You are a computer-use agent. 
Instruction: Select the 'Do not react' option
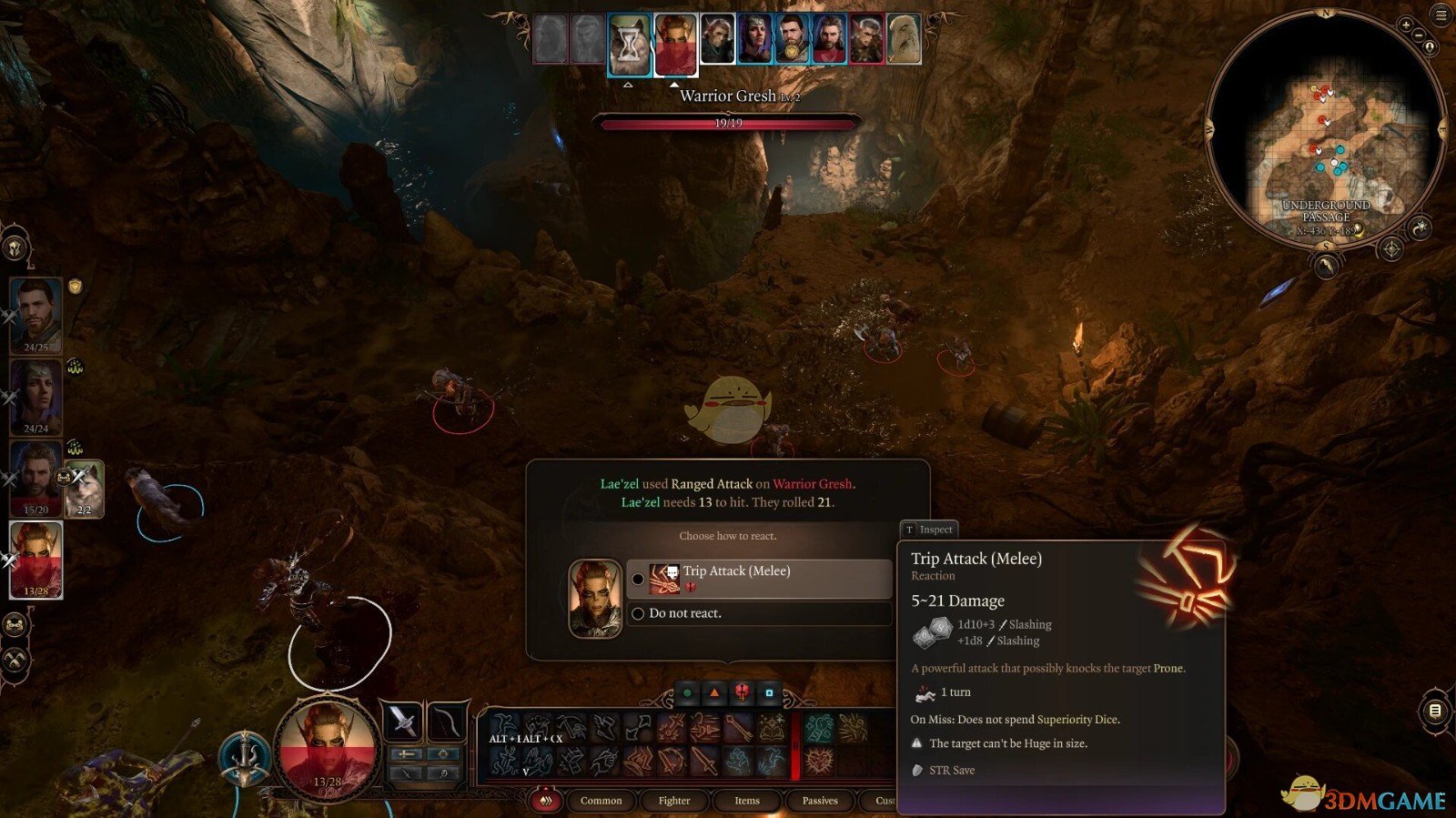click(x=684, y=614)
